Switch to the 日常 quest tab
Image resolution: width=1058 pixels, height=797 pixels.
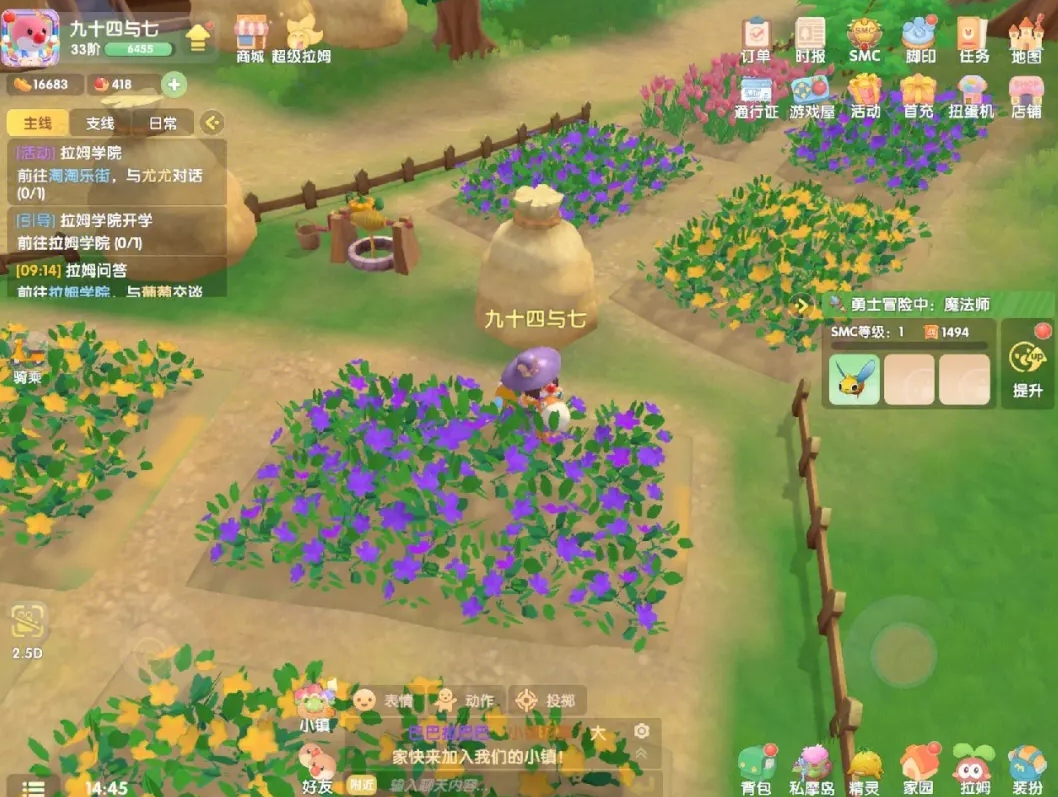click(162, 123)
